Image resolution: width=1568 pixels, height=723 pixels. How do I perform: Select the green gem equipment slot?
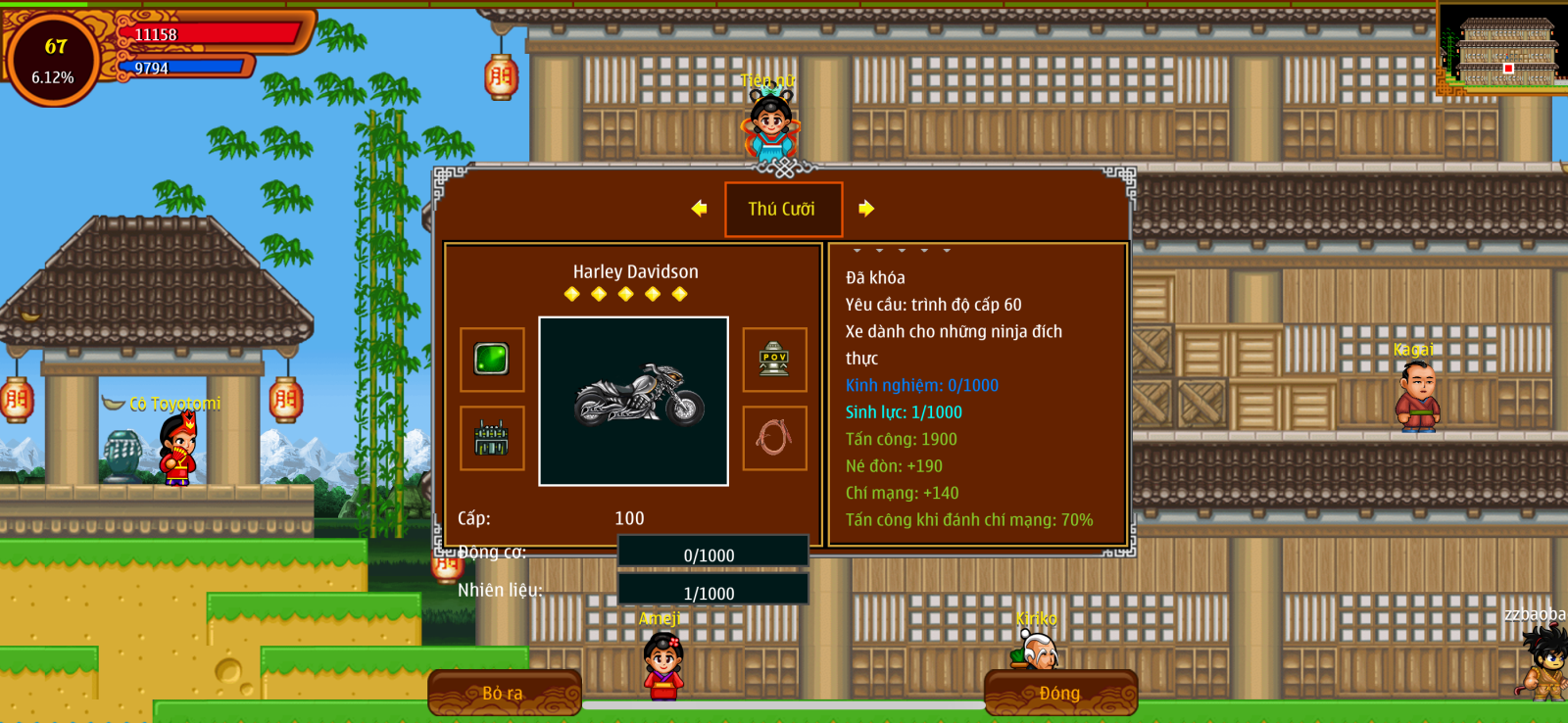[x=492, y=360]
